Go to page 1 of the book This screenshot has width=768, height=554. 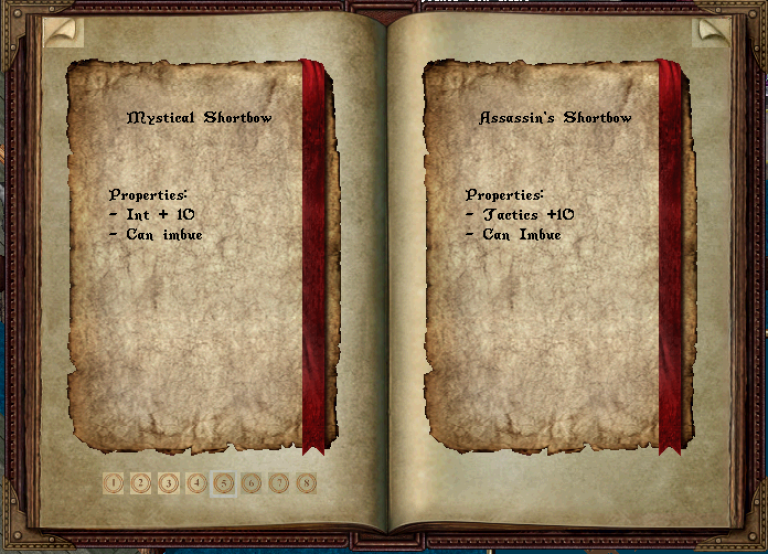(113, 484)
